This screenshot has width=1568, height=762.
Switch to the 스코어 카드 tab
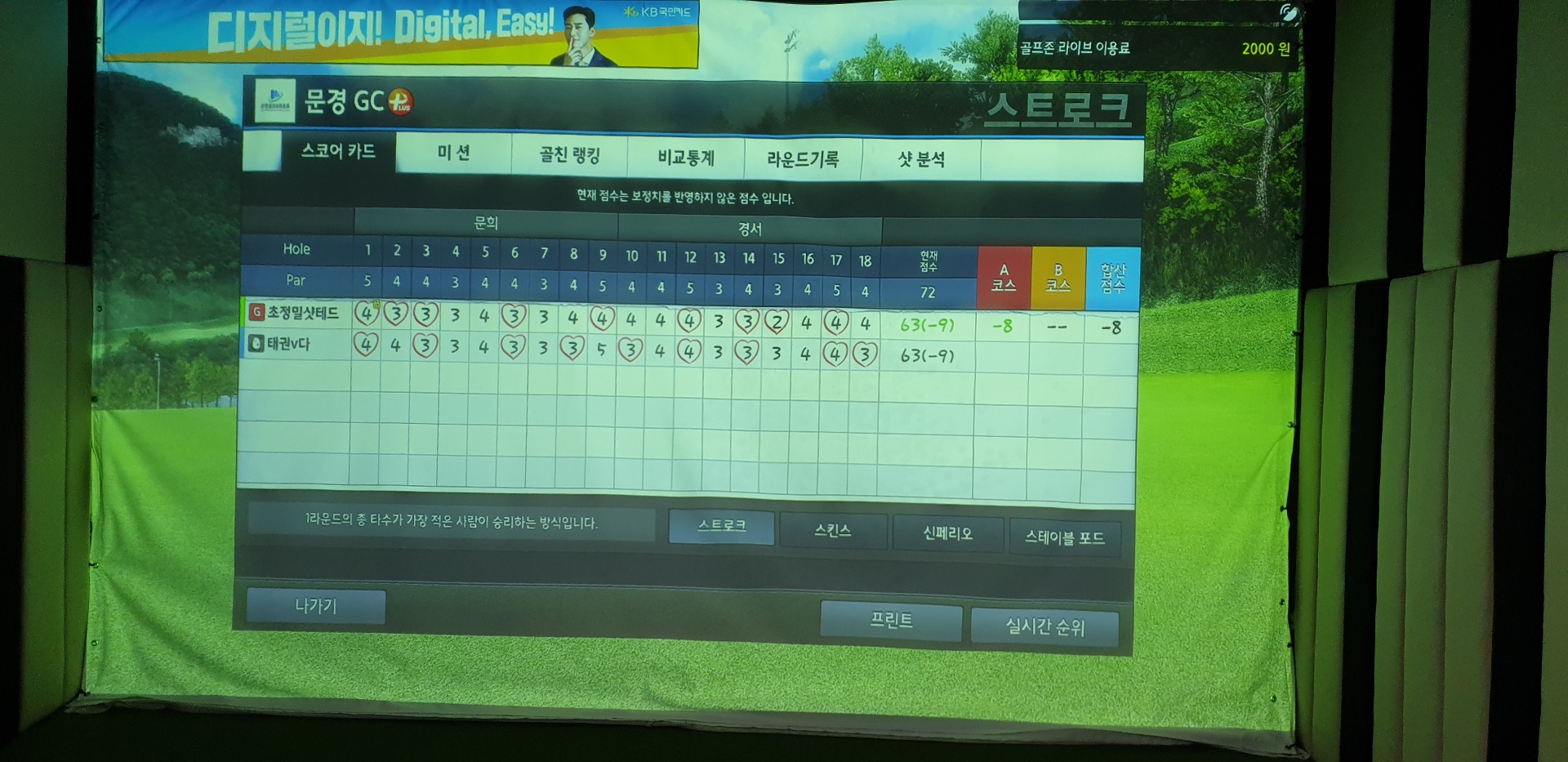[x=338, y=151]
